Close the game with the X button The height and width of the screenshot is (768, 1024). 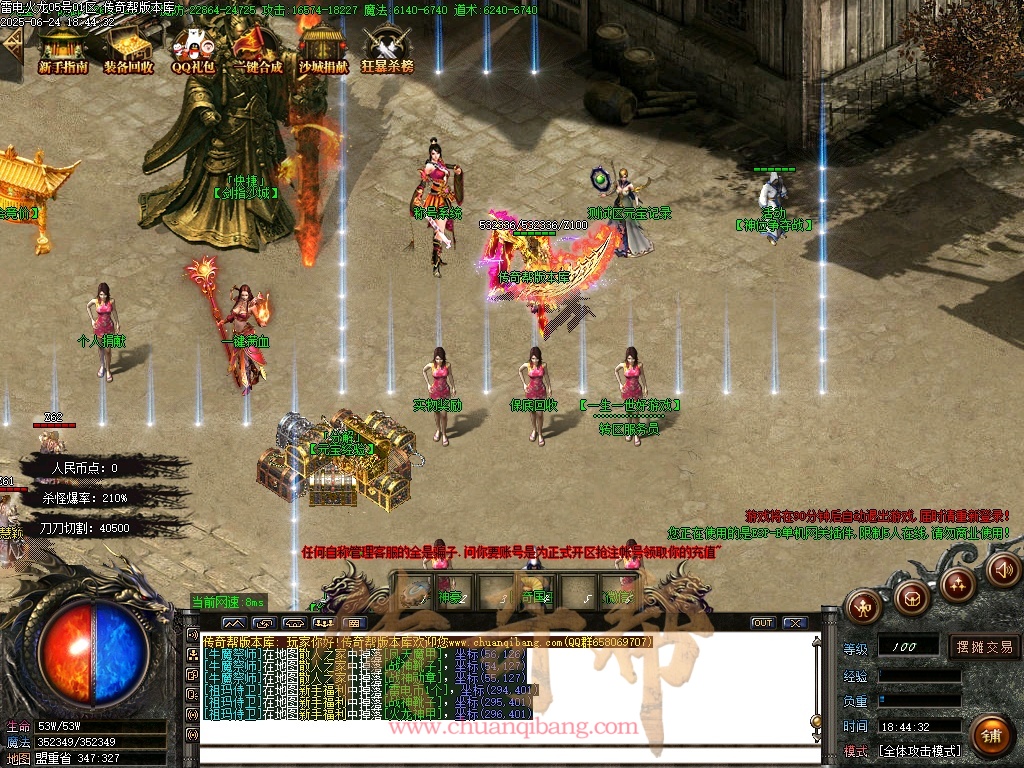tap(795, 622)
